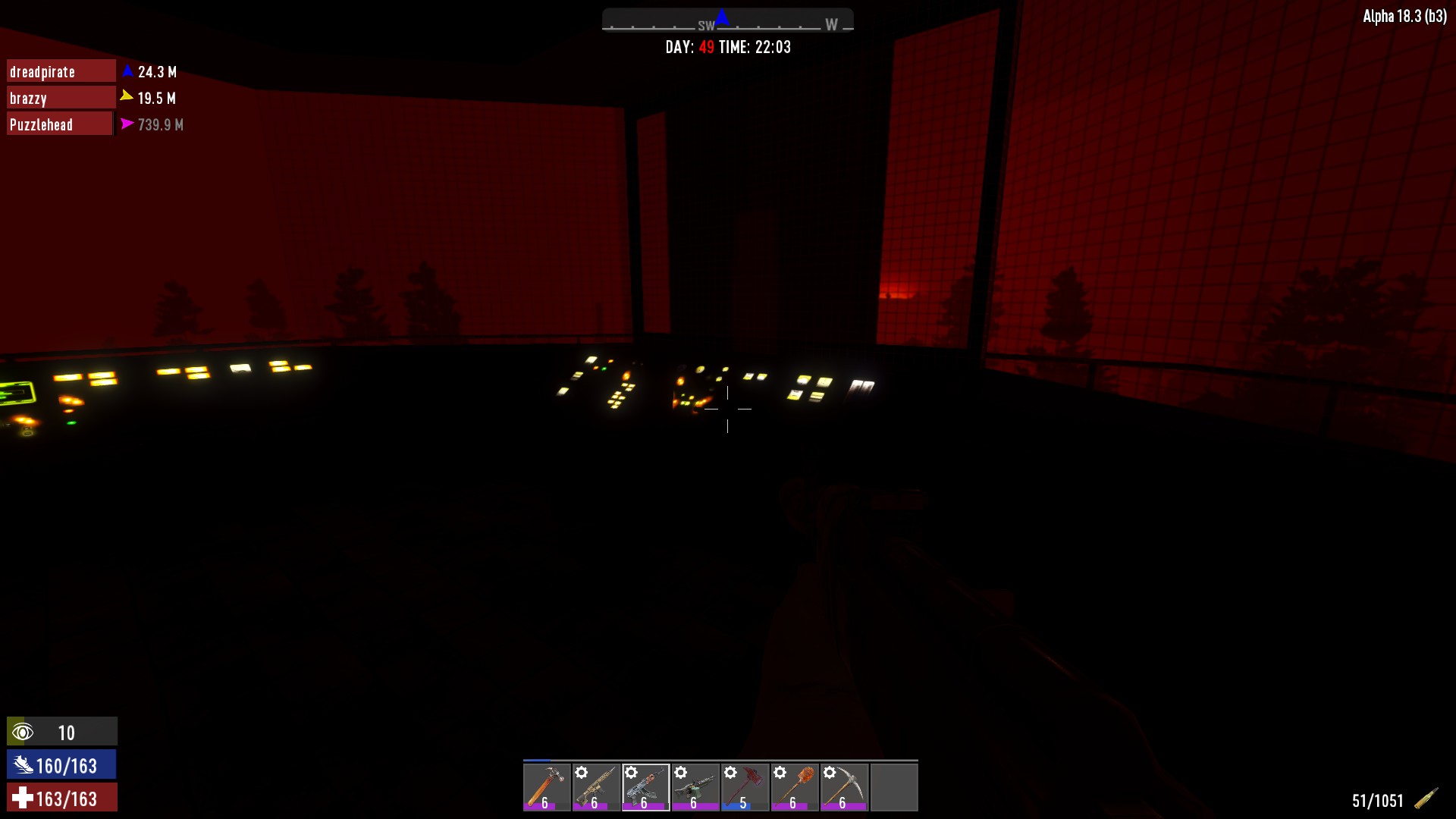Equip the tan tactical rifle slot
The height and width of the screenshot is (819, 1456).
point(596,787)
